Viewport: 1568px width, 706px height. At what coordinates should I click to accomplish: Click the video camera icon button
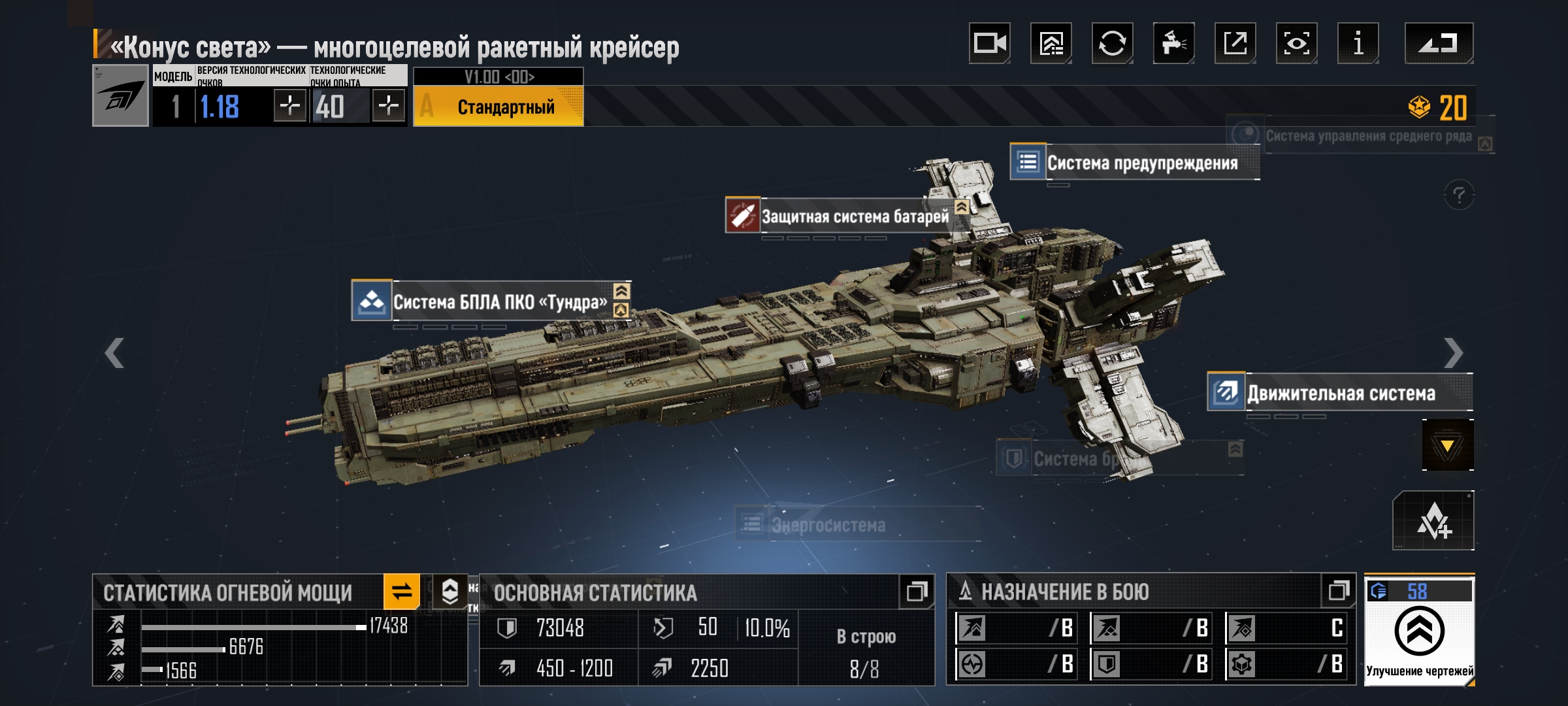point(989,43)
